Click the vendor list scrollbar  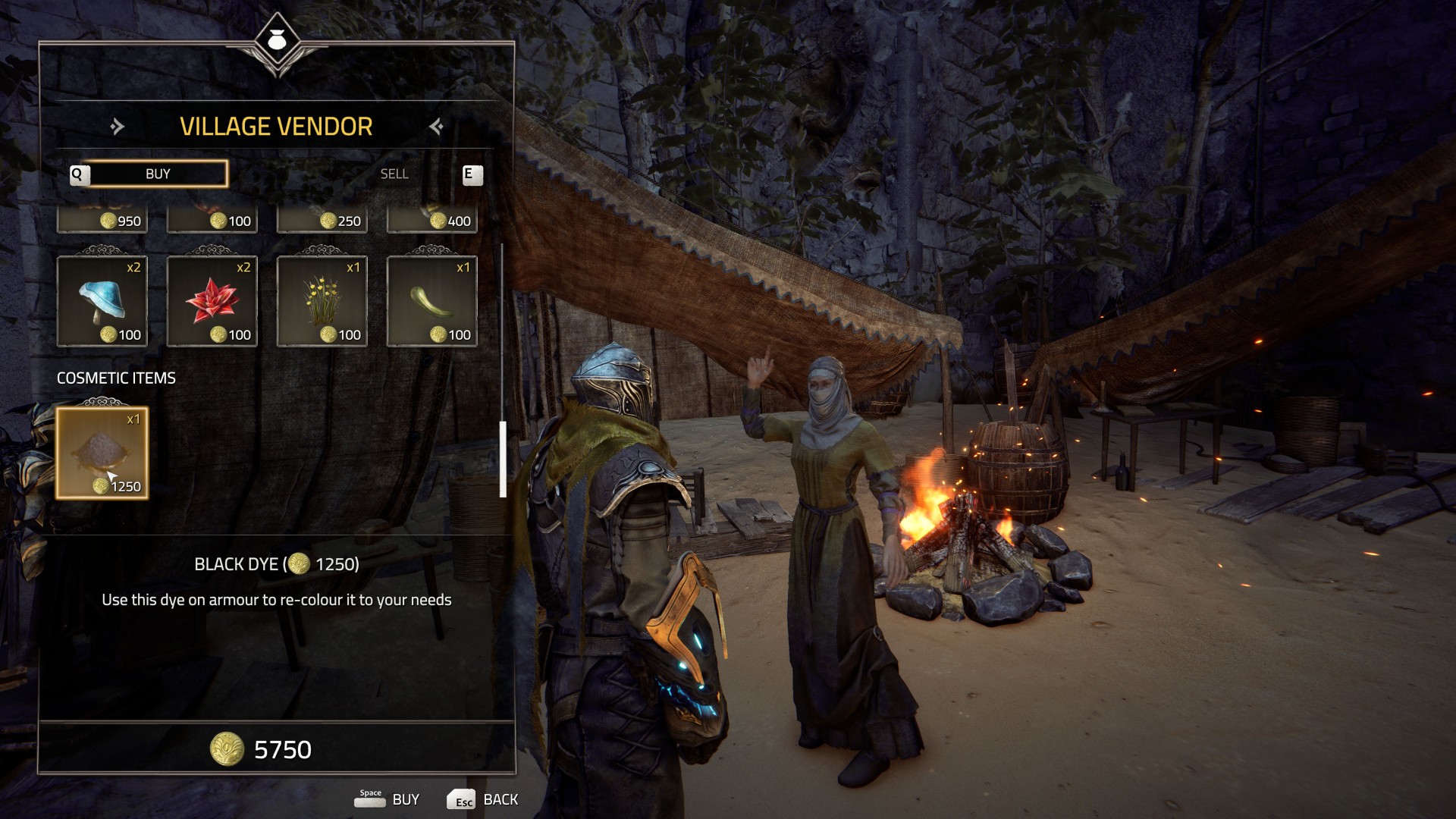click(x=503, y=459)
